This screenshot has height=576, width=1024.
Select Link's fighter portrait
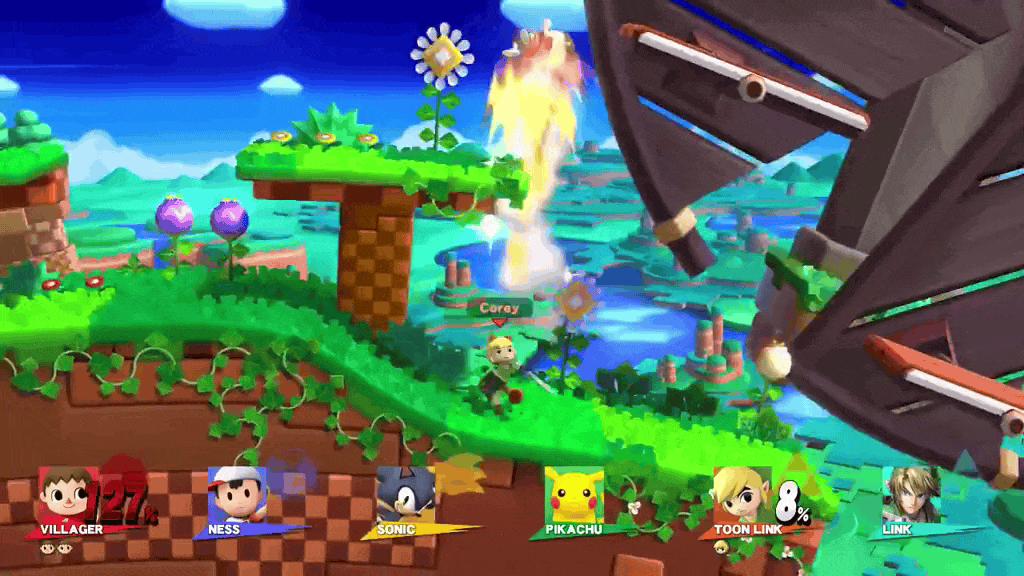pyautogui.click(x=910, y=494)
